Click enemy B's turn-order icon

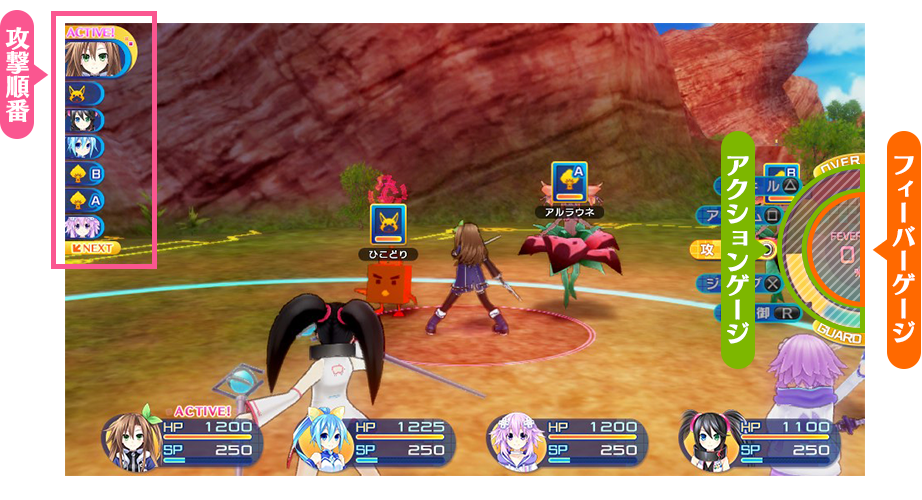84,174
